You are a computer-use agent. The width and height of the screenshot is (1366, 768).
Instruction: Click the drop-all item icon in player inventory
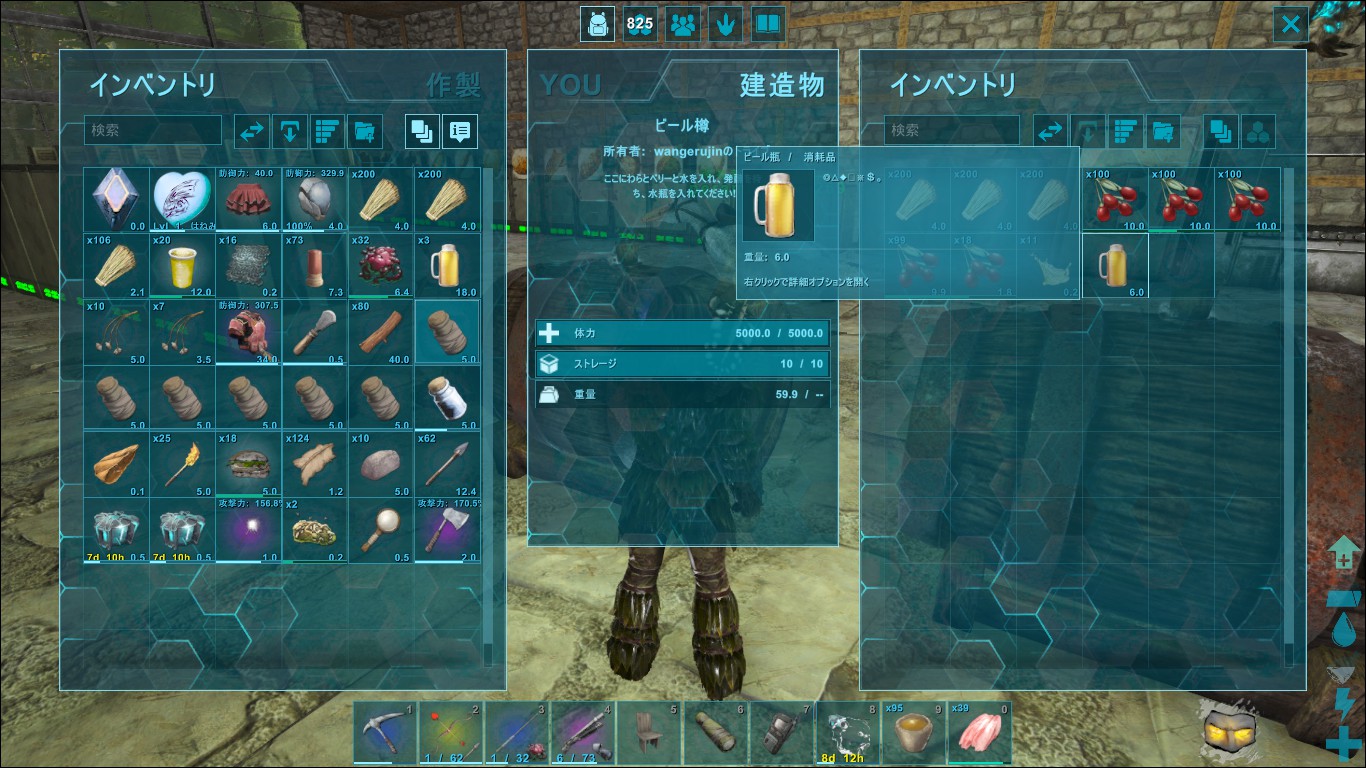pyautogui.click(x=289, y=130)
